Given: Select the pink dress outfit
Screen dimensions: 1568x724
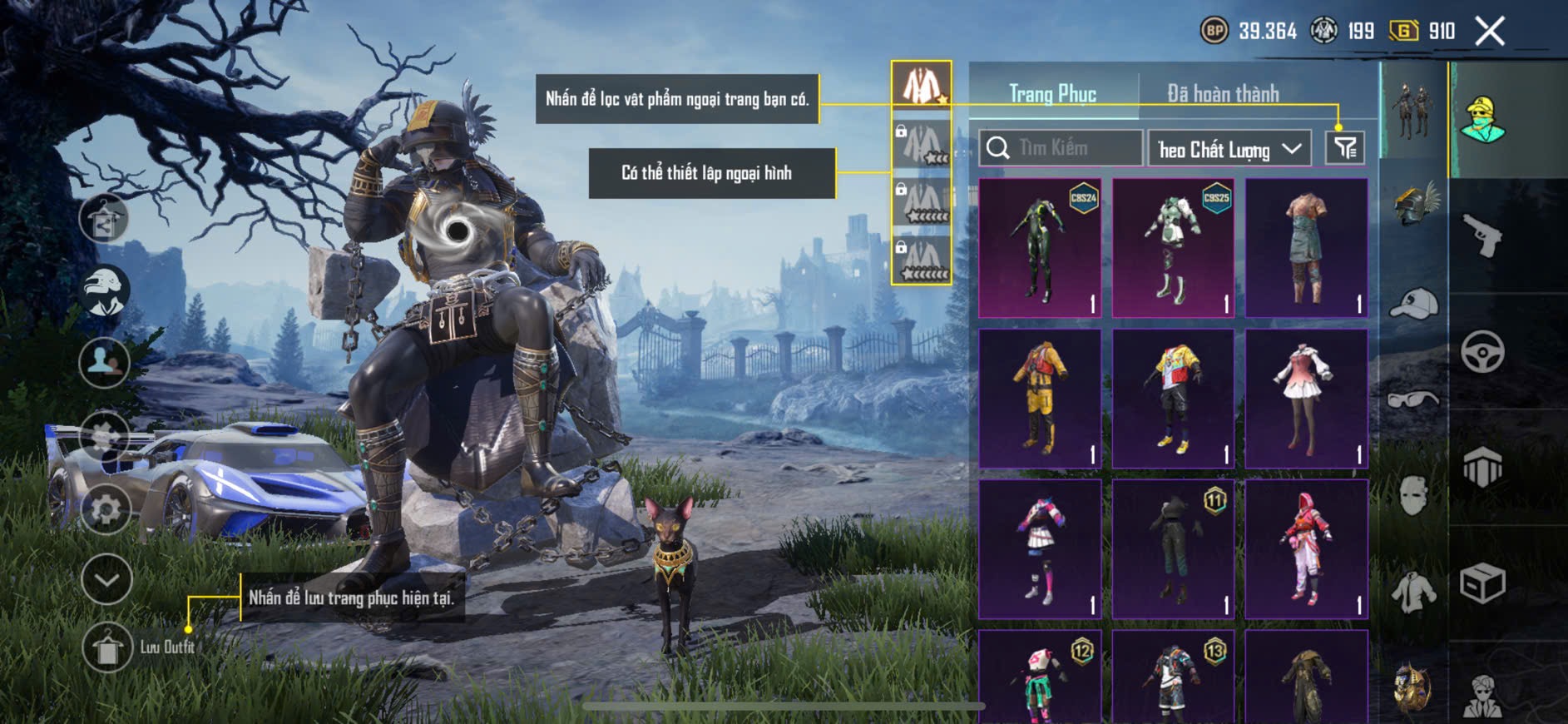Looking at the screenshot, I should point(1306,398).
